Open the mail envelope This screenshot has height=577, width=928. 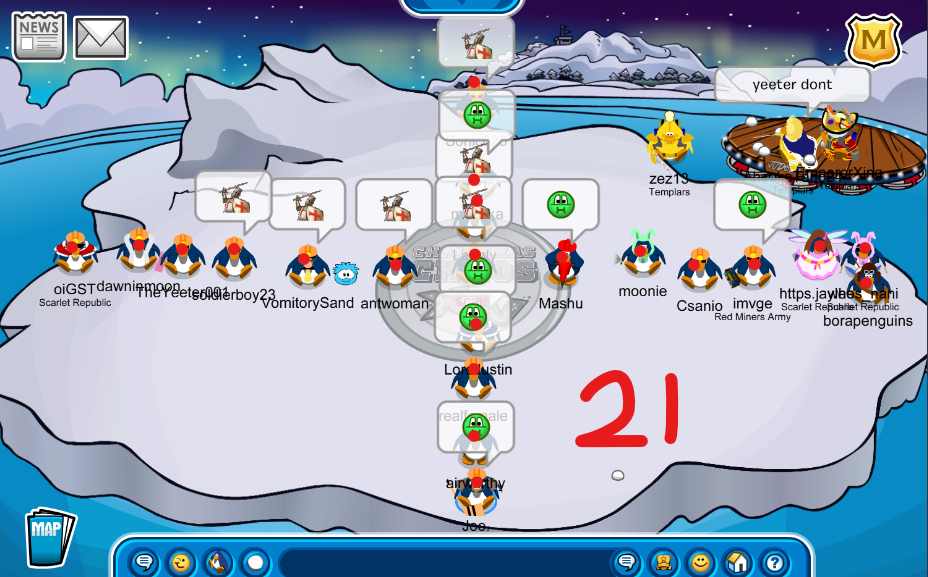[x=101, y=38]
